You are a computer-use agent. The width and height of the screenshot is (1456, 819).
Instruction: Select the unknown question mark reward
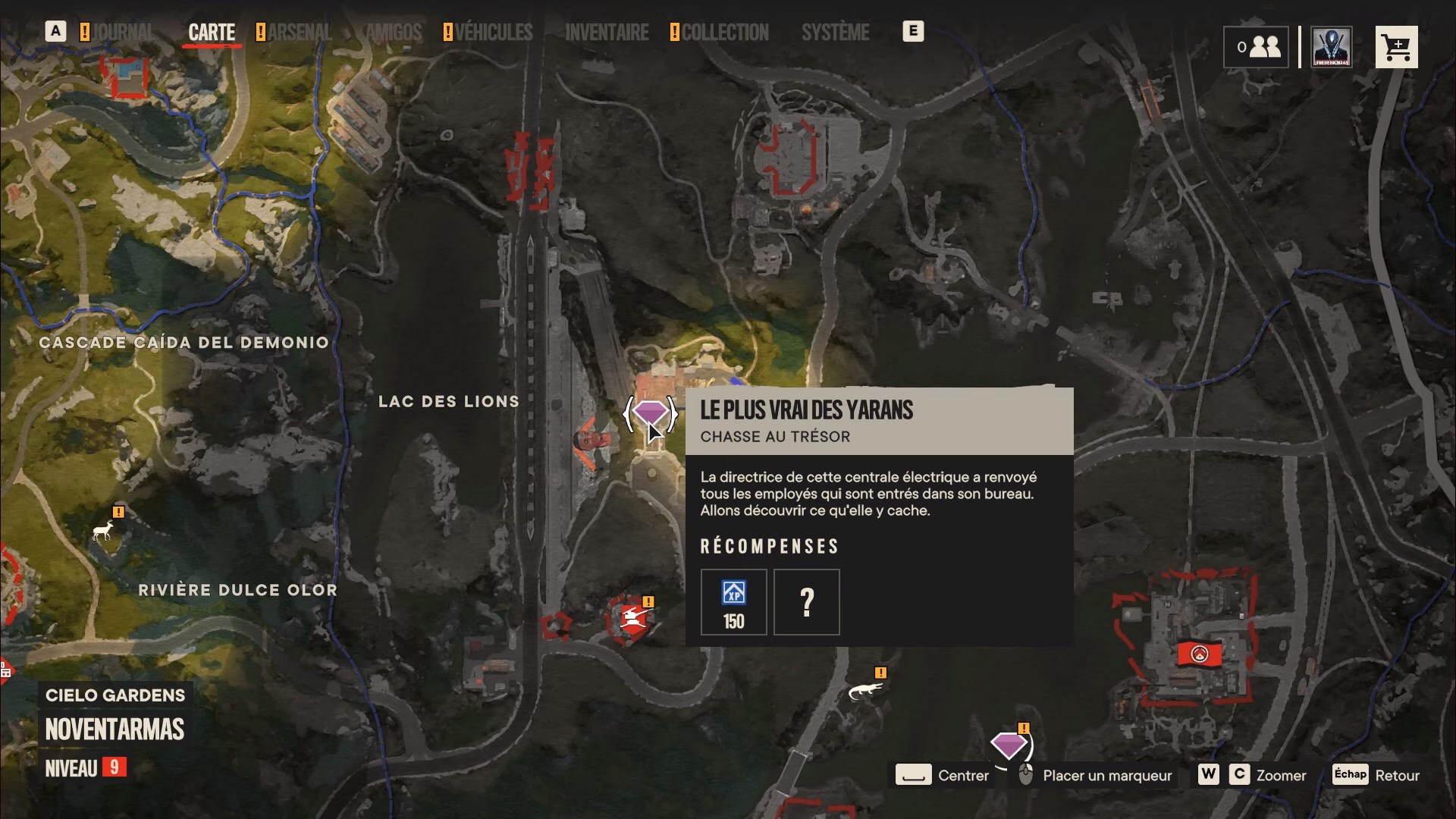coord(806,602)
